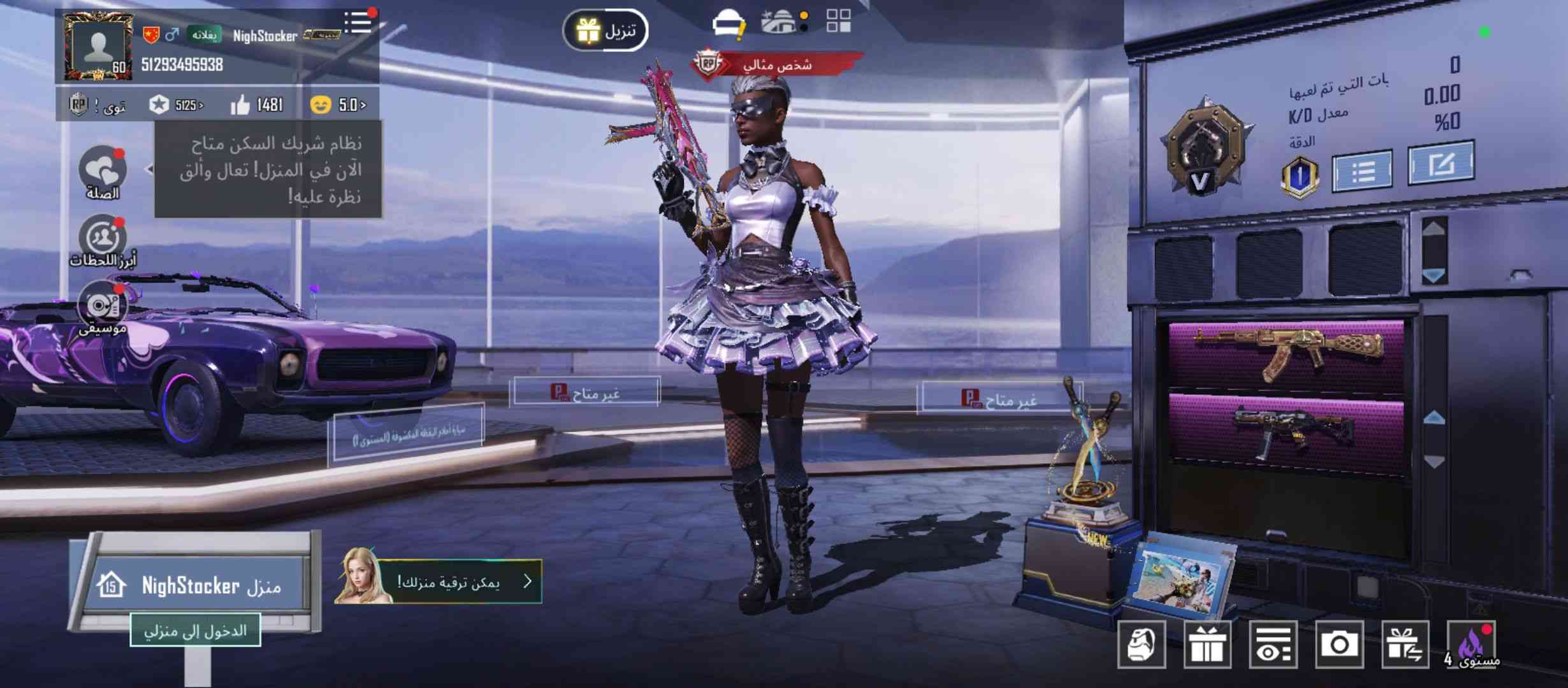The width and height of the screenshot is (1568, 688).
Task: Open the smiley 5.0 rating
Action: click(x=338, y=105)
